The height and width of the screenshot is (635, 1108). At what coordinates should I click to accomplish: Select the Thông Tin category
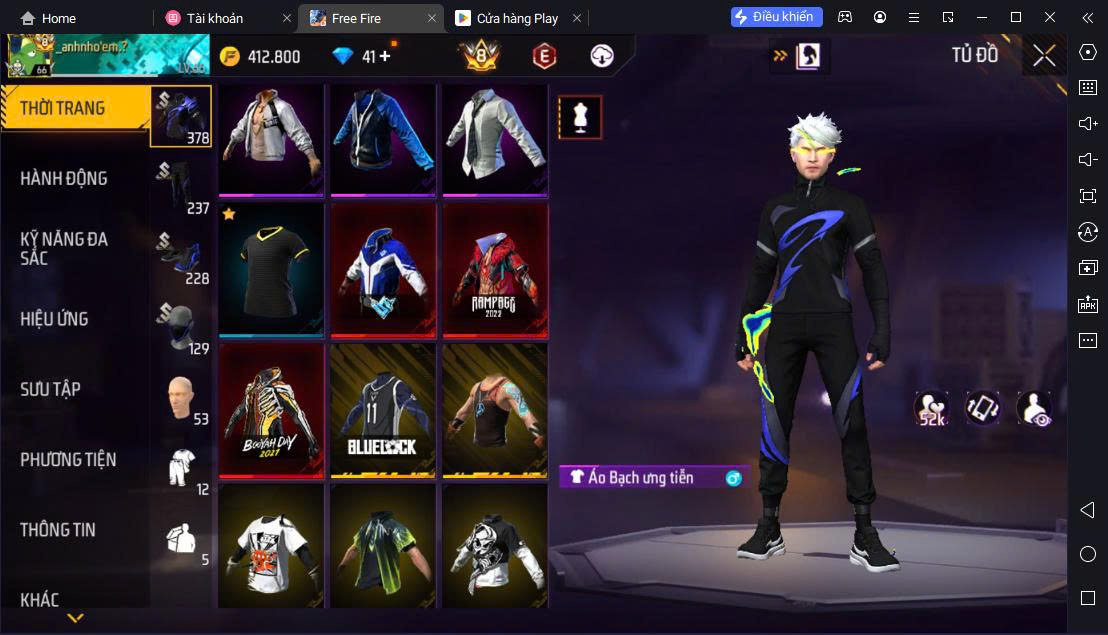pos(58,530)
